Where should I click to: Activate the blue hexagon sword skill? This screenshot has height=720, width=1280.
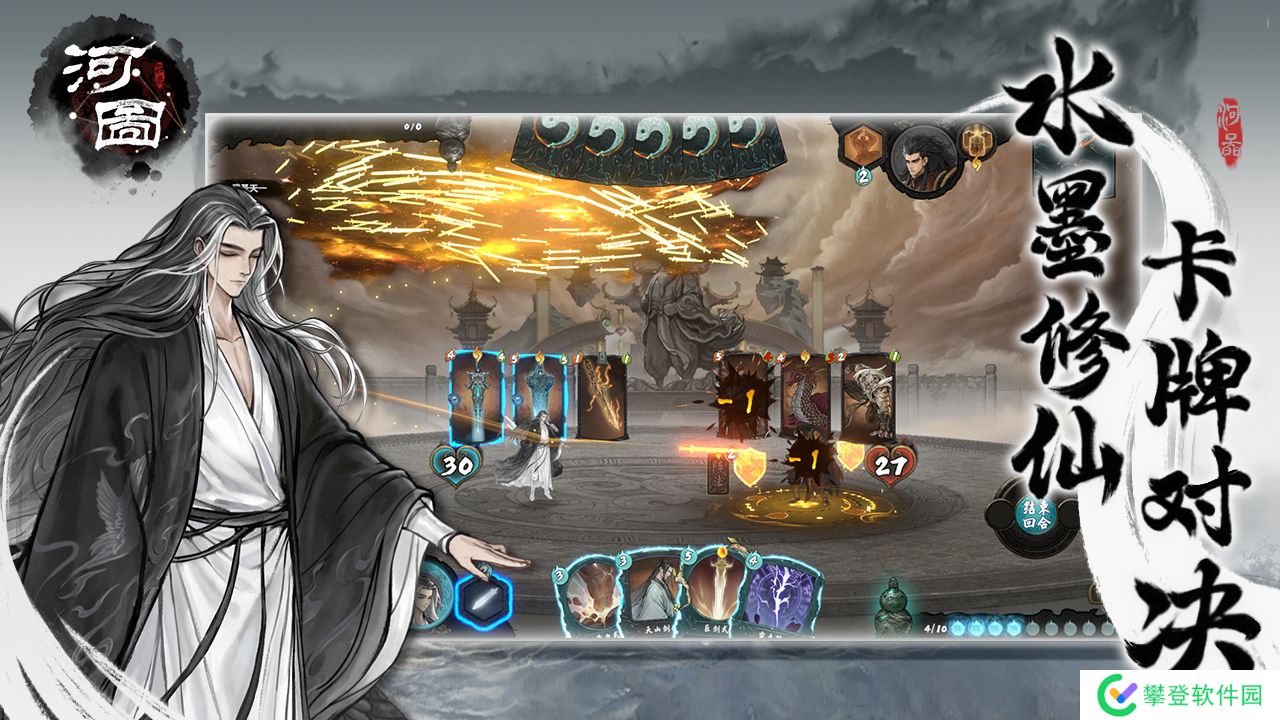484,597
